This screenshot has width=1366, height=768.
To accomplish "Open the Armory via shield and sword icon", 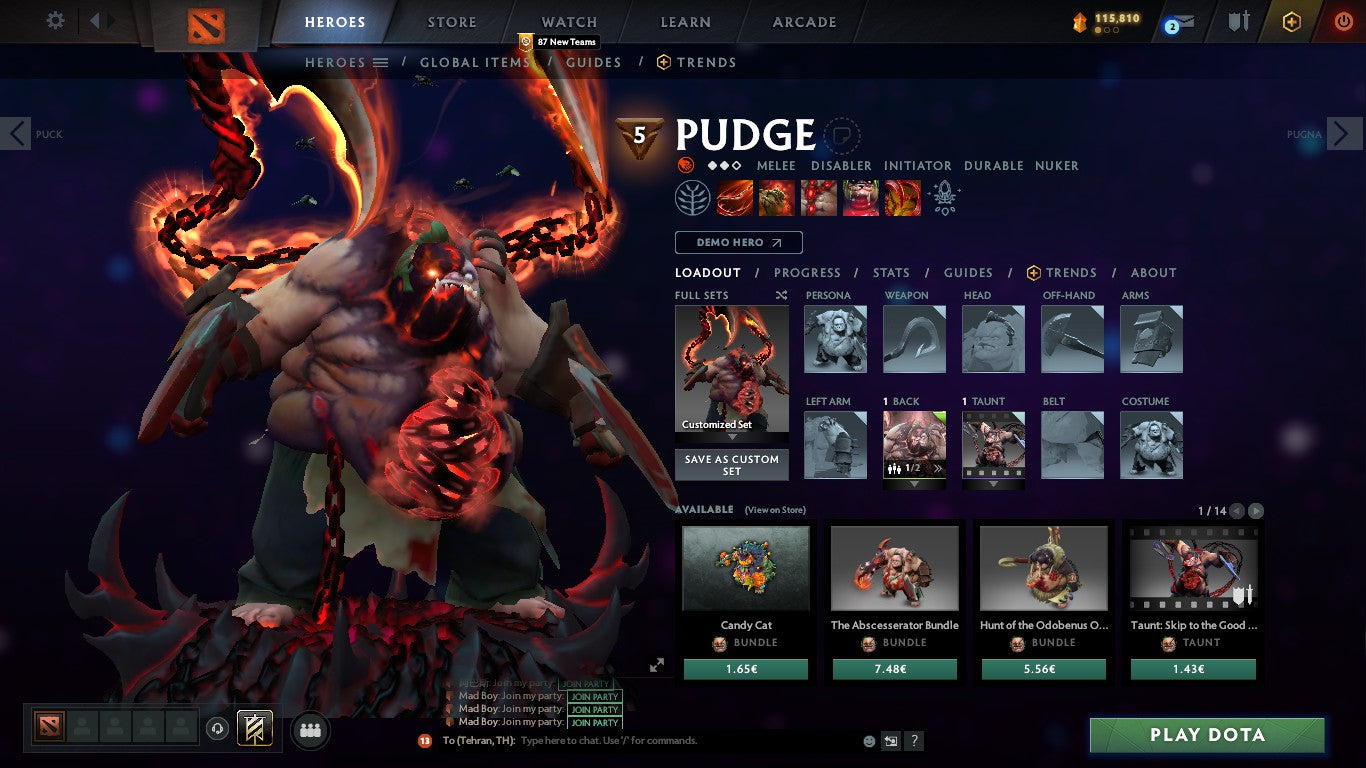I will click(1238, 21).
